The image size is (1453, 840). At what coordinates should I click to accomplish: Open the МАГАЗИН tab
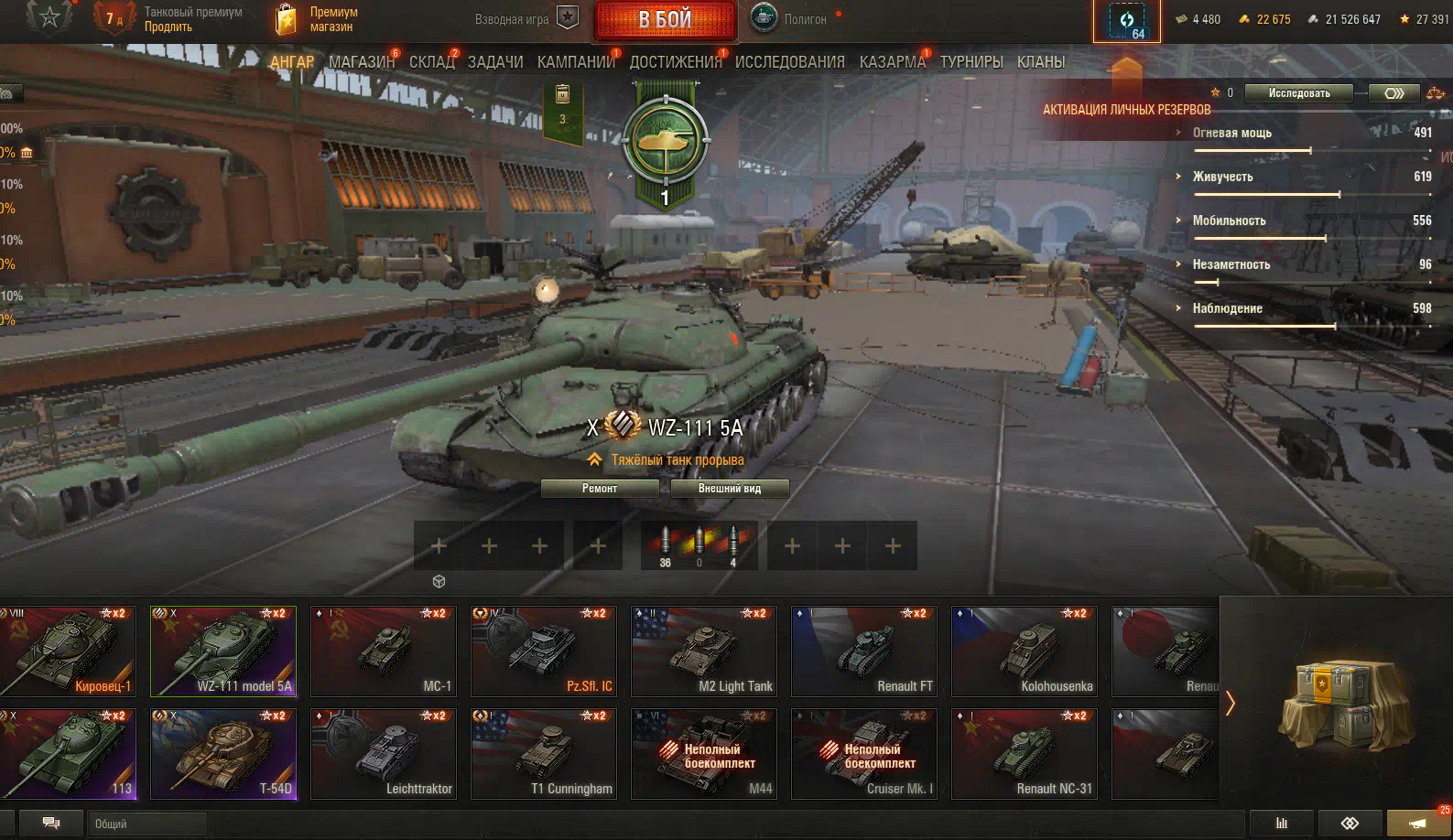coord(361,62)
